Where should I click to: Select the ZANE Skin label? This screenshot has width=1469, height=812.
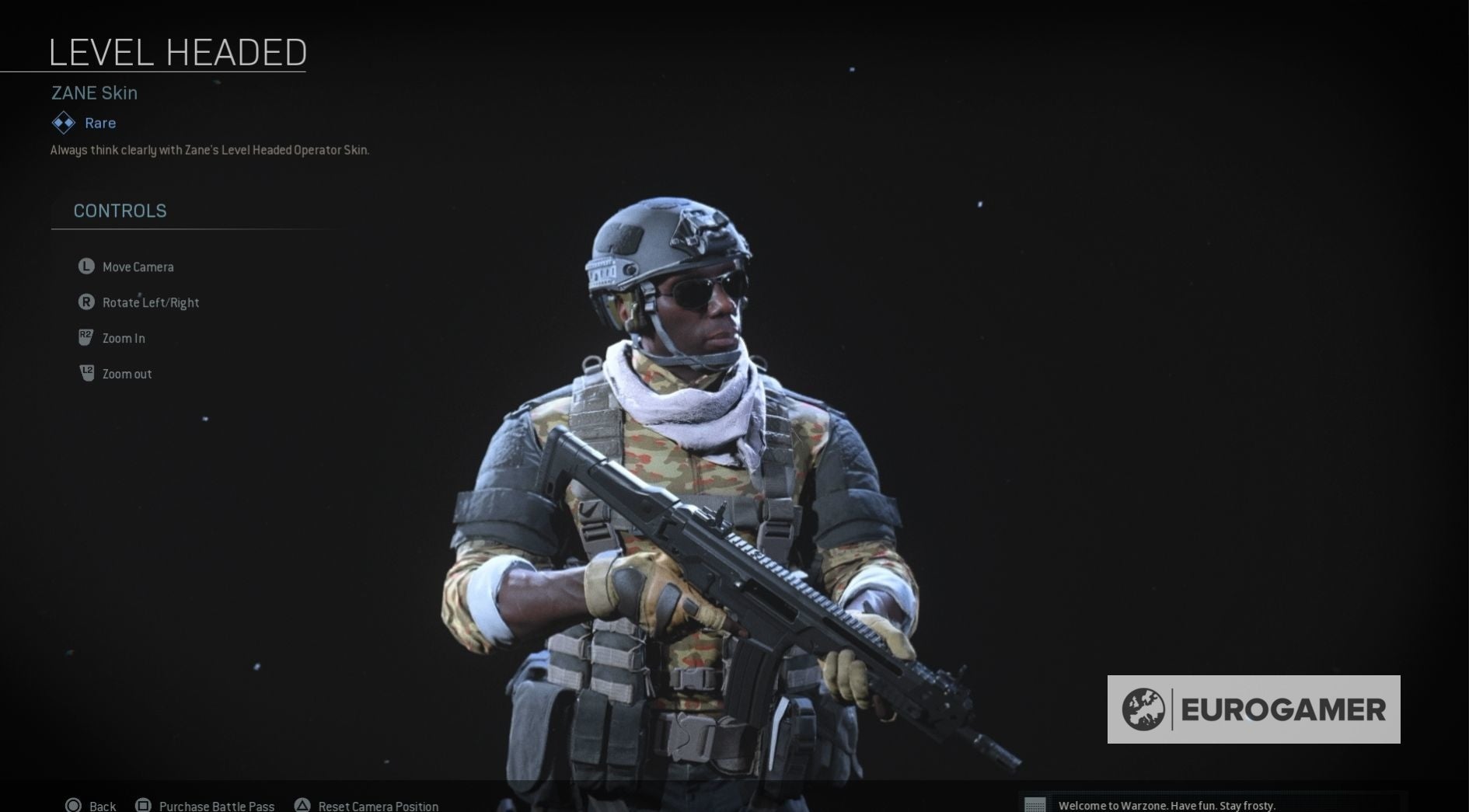tap(93, 92)
